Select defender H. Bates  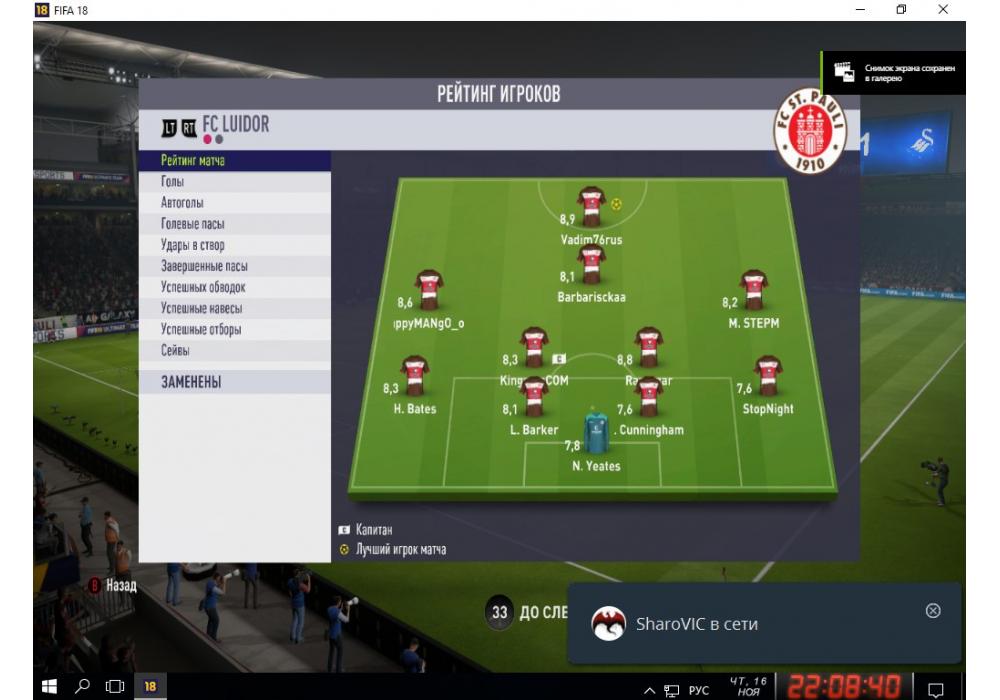click(x=414, y=376)
